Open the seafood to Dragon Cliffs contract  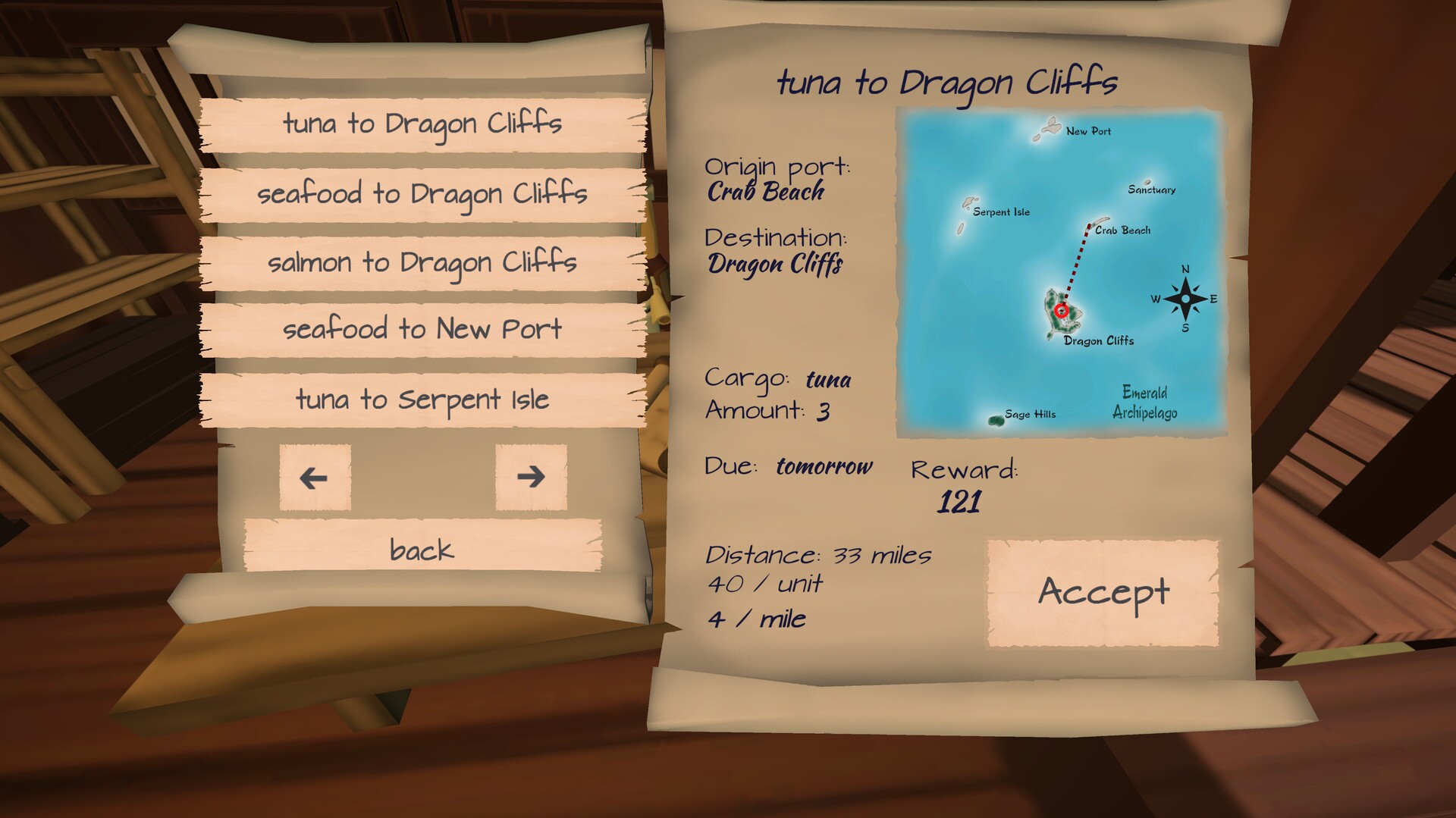[x=422, y=193]
